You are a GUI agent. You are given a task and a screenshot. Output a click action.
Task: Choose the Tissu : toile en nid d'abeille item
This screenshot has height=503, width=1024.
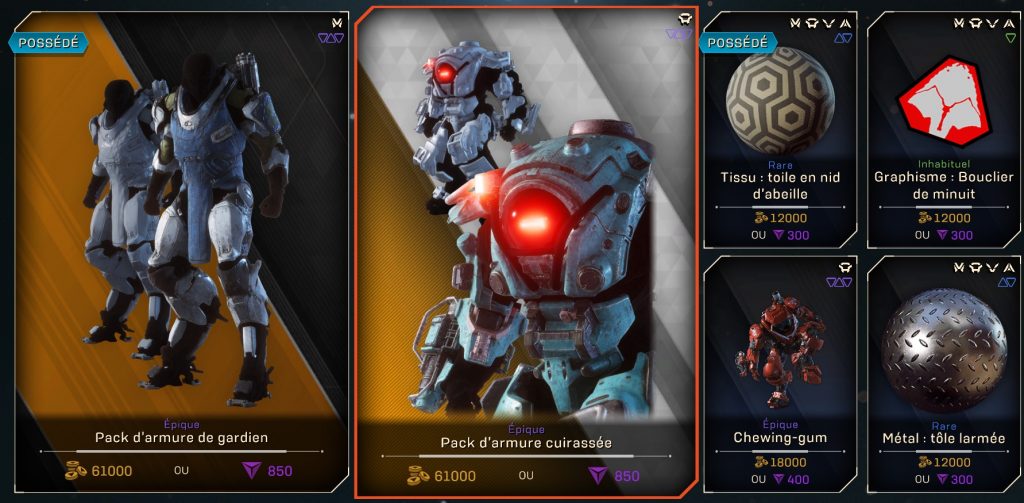[780, 130]
